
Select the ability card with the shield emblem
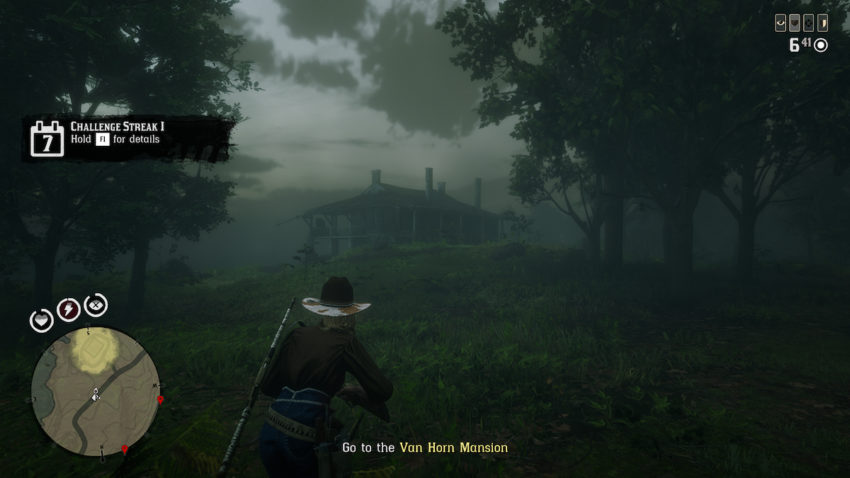point(795,23)
